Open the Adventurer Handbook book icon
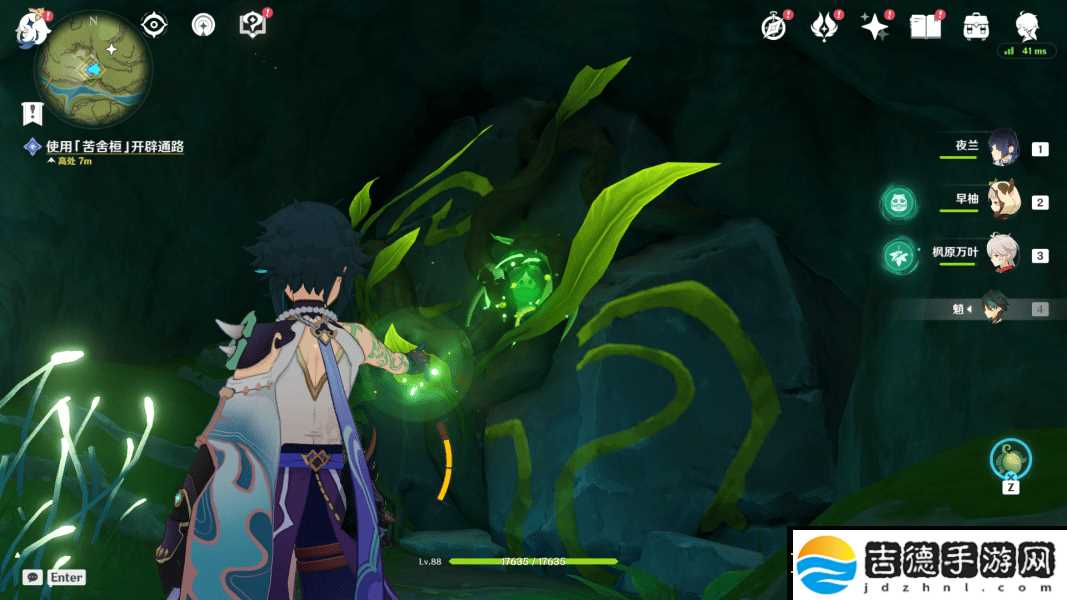This screenshot has height=600, width=1067. [x=926, y=27]
